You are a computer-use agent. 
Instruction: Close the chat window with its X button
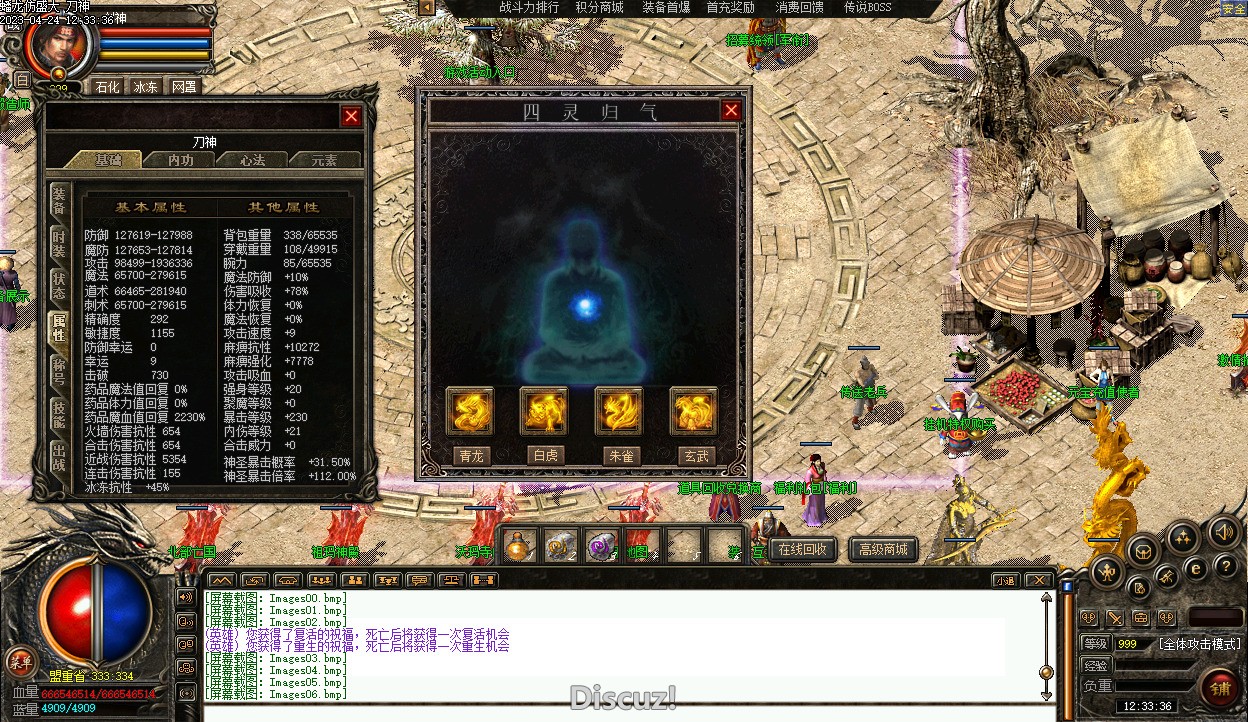1039,580
